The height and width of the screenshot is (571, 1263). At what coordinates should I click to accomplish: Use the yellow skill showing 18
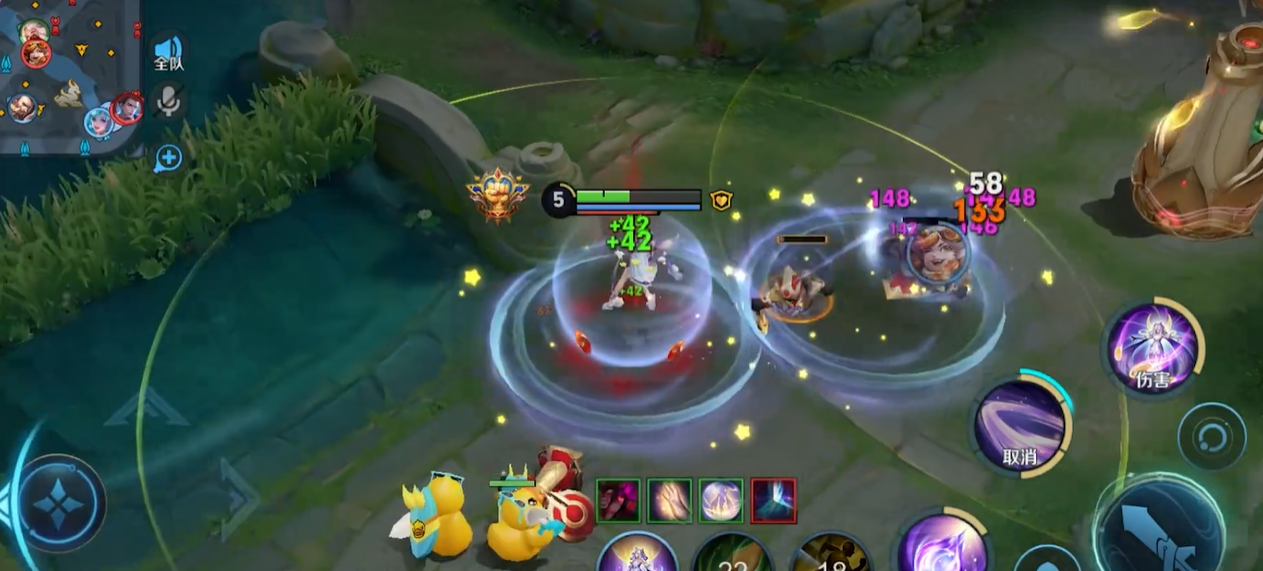[832, 556]
